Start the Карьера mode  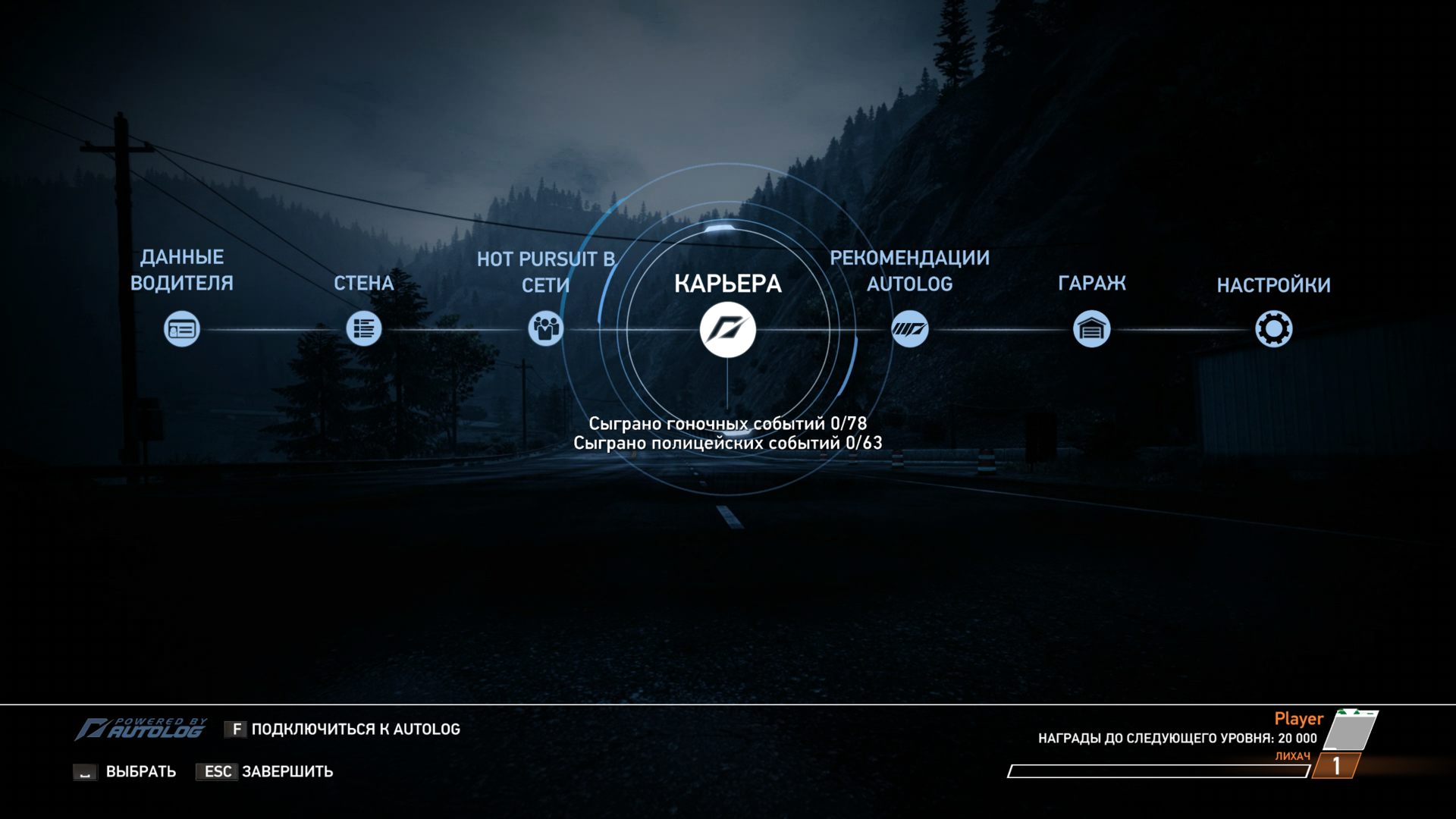point(727,330)
